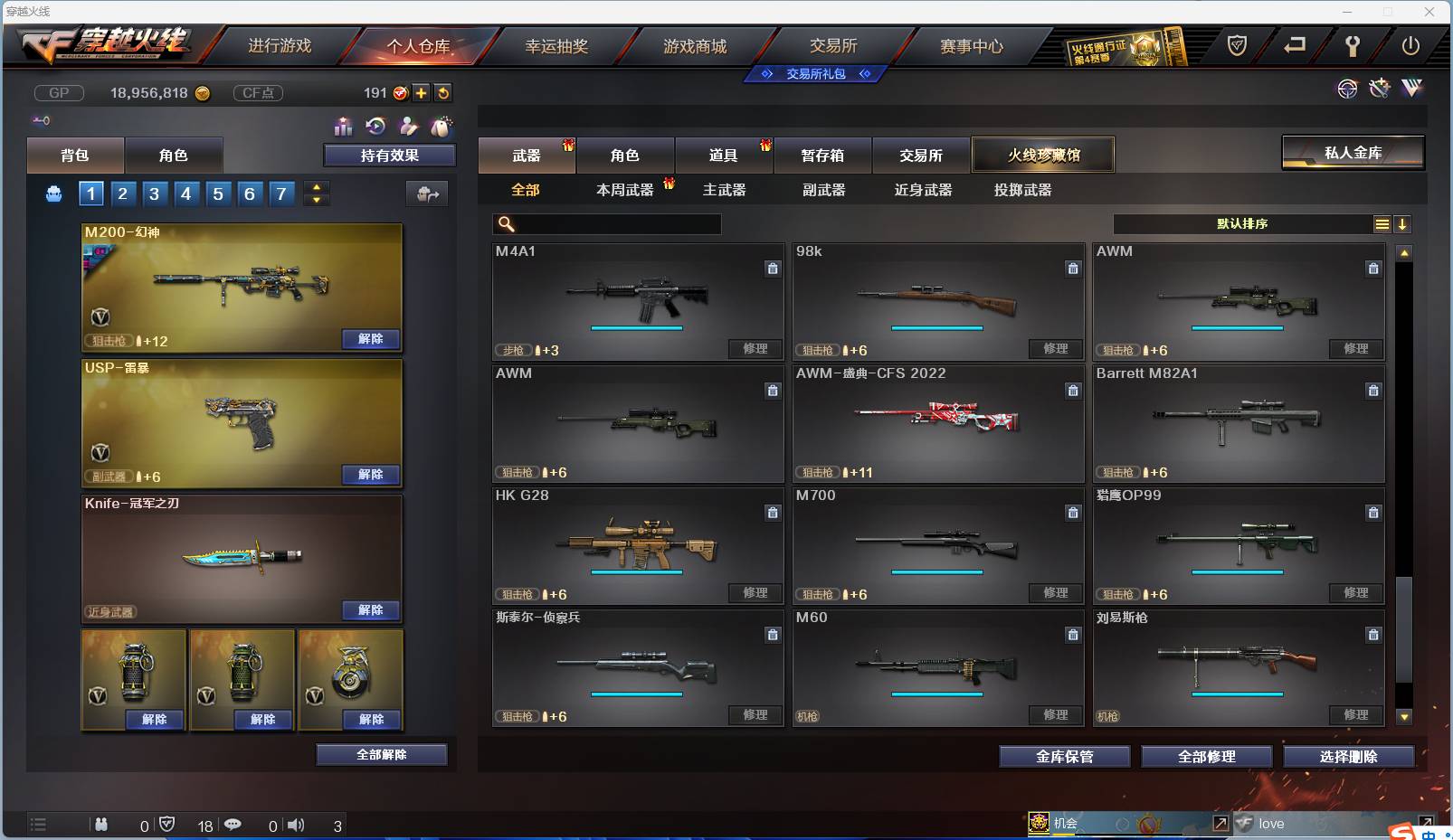Click the up arrow beside backpack page numbers
The height and width of the screenshot is (840, 1453).
click(316, 187)
